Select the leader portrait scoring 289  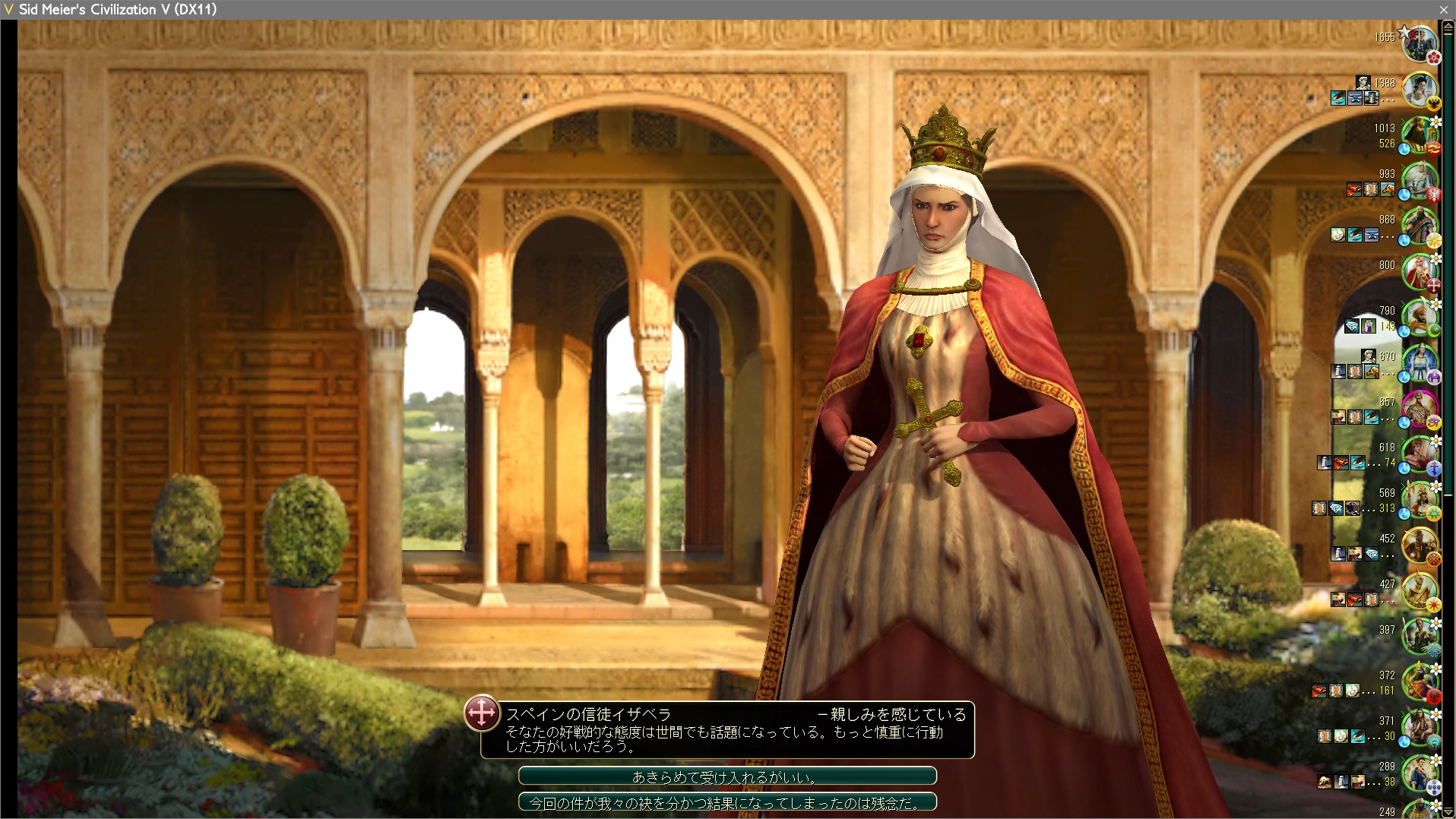tap(1419, 773)
